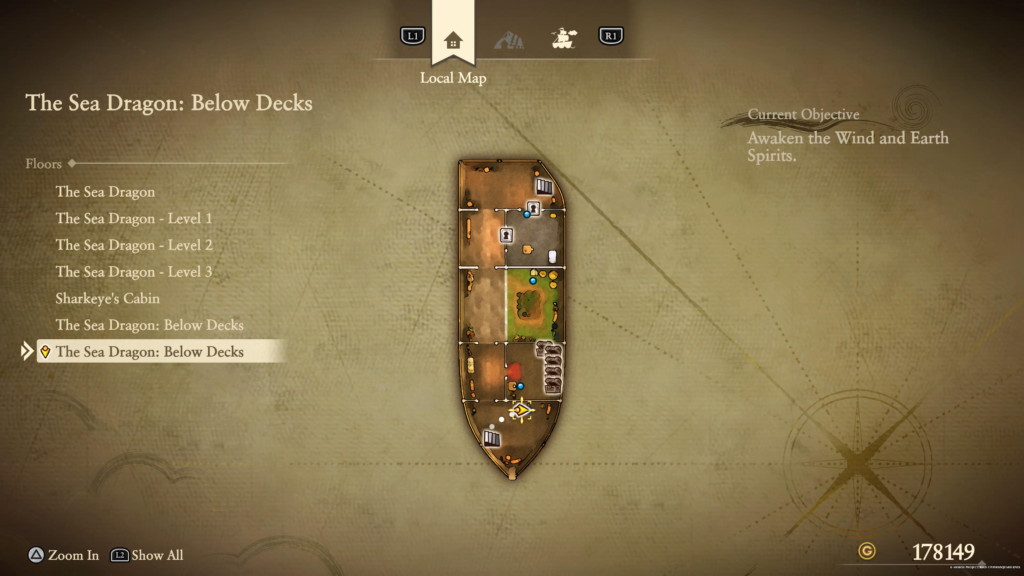Select The Sea Dragon - Level 1 floor
The height and width of the screenshot is (576, 1024).
pyautogui.click(x=134, y=218)
